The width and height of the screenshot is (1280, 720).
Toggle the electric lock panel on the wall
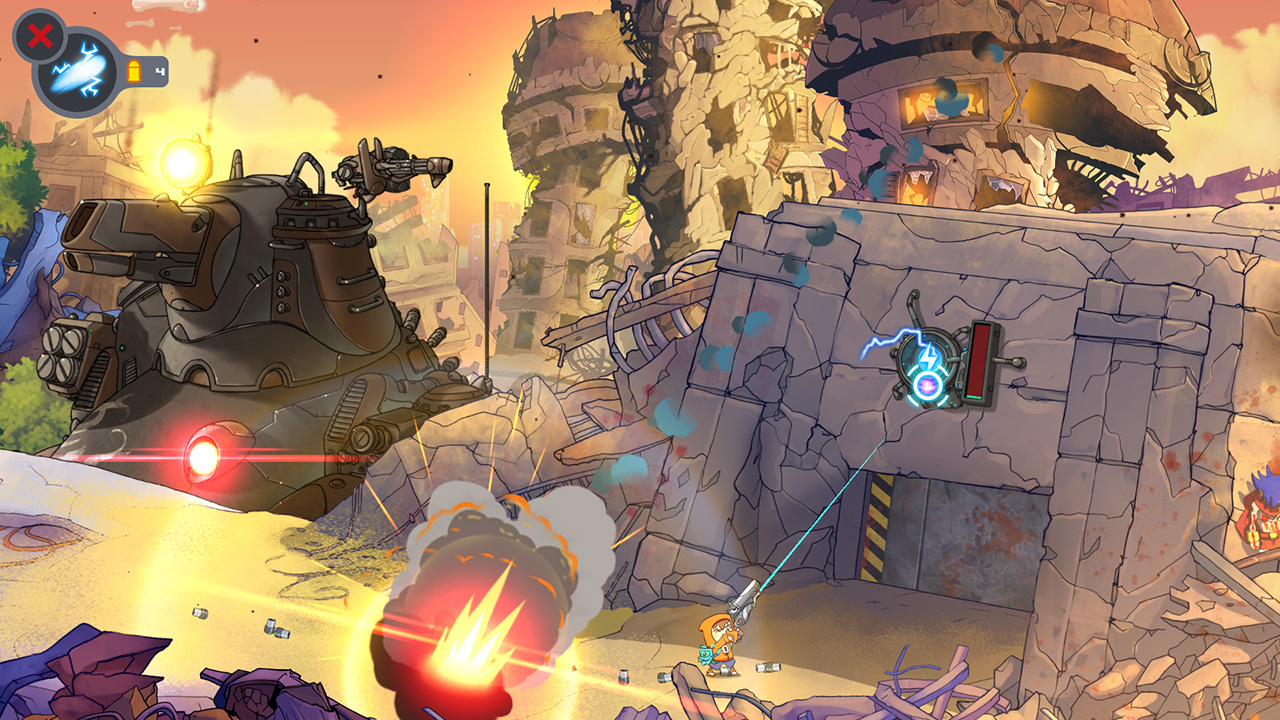pyautogui.click(x=930, y=365)
